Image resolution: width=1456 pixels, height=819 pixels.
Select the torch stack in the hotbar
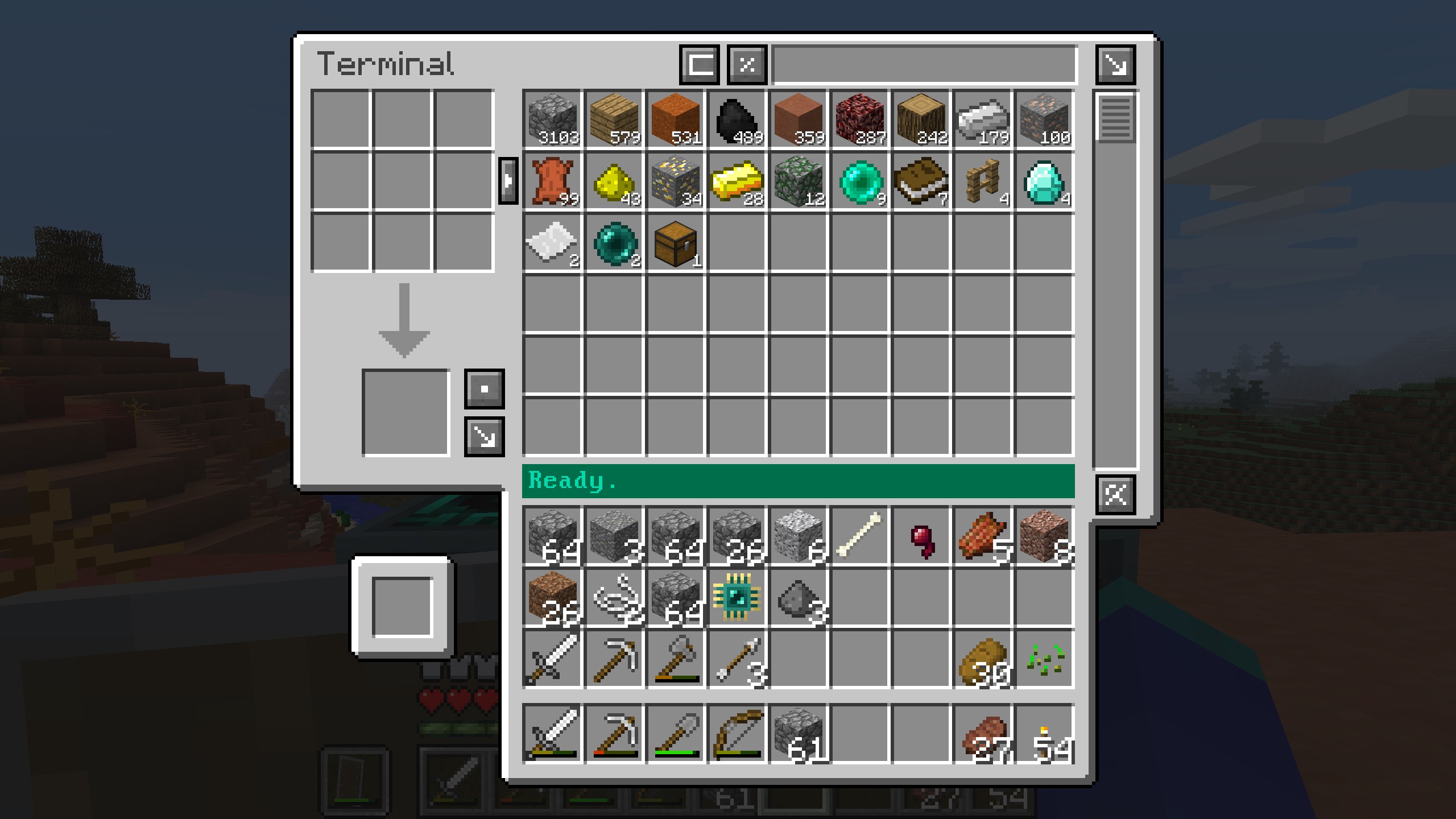pos(1044,733)
